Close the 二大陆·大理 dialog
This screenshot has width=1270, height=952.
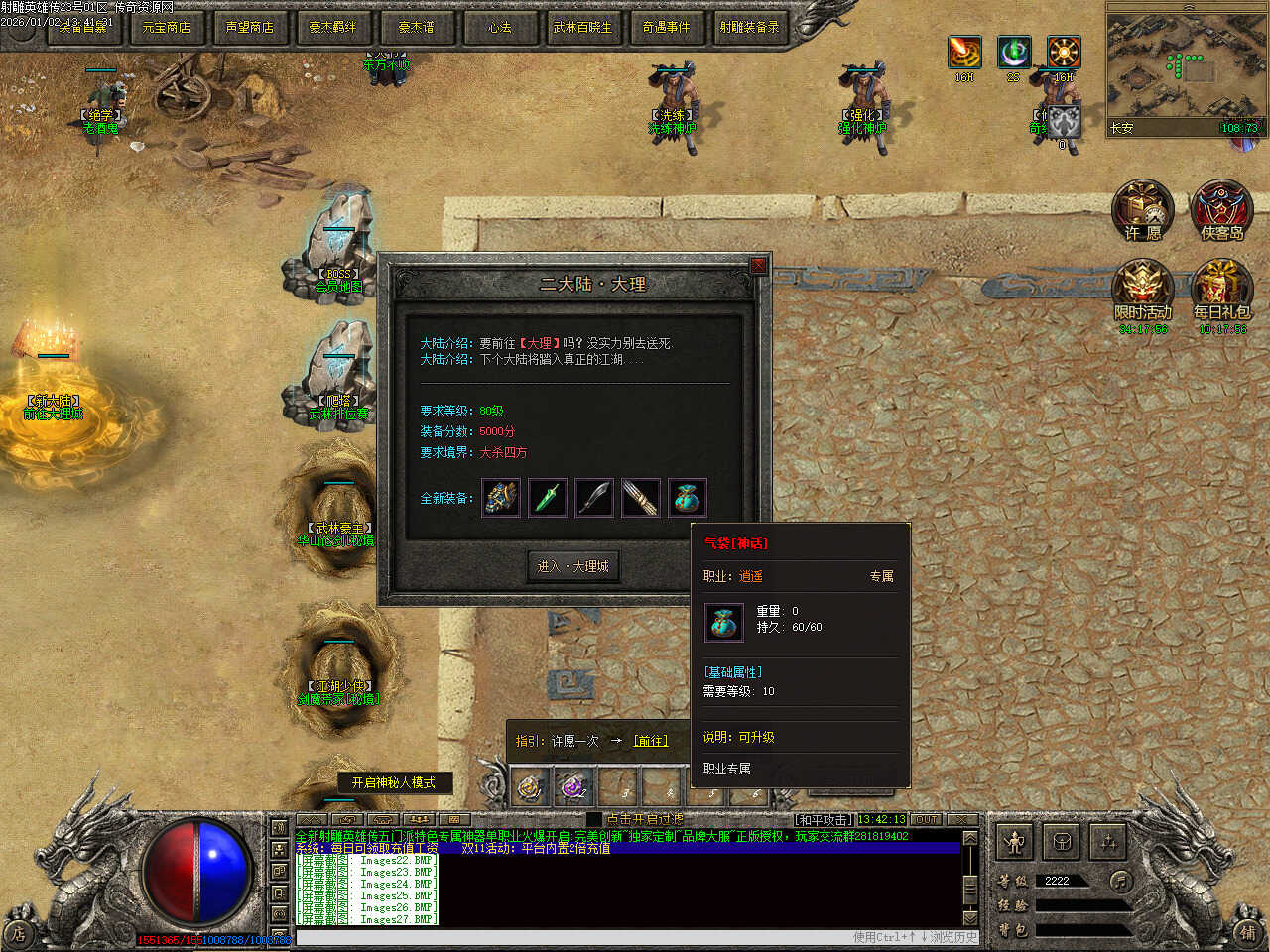759,266
